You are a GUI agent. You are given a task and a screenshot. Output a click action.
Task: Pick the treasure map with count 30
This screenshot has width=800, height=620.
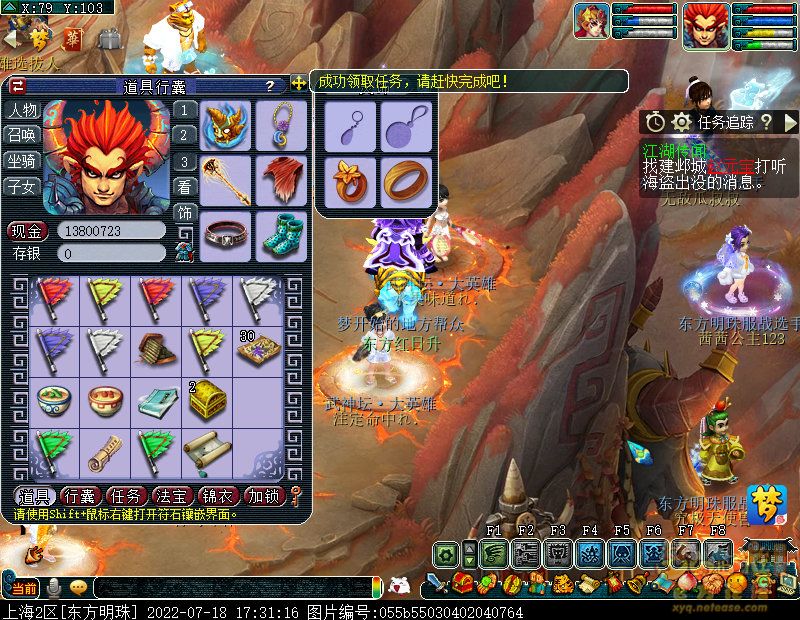257,348
